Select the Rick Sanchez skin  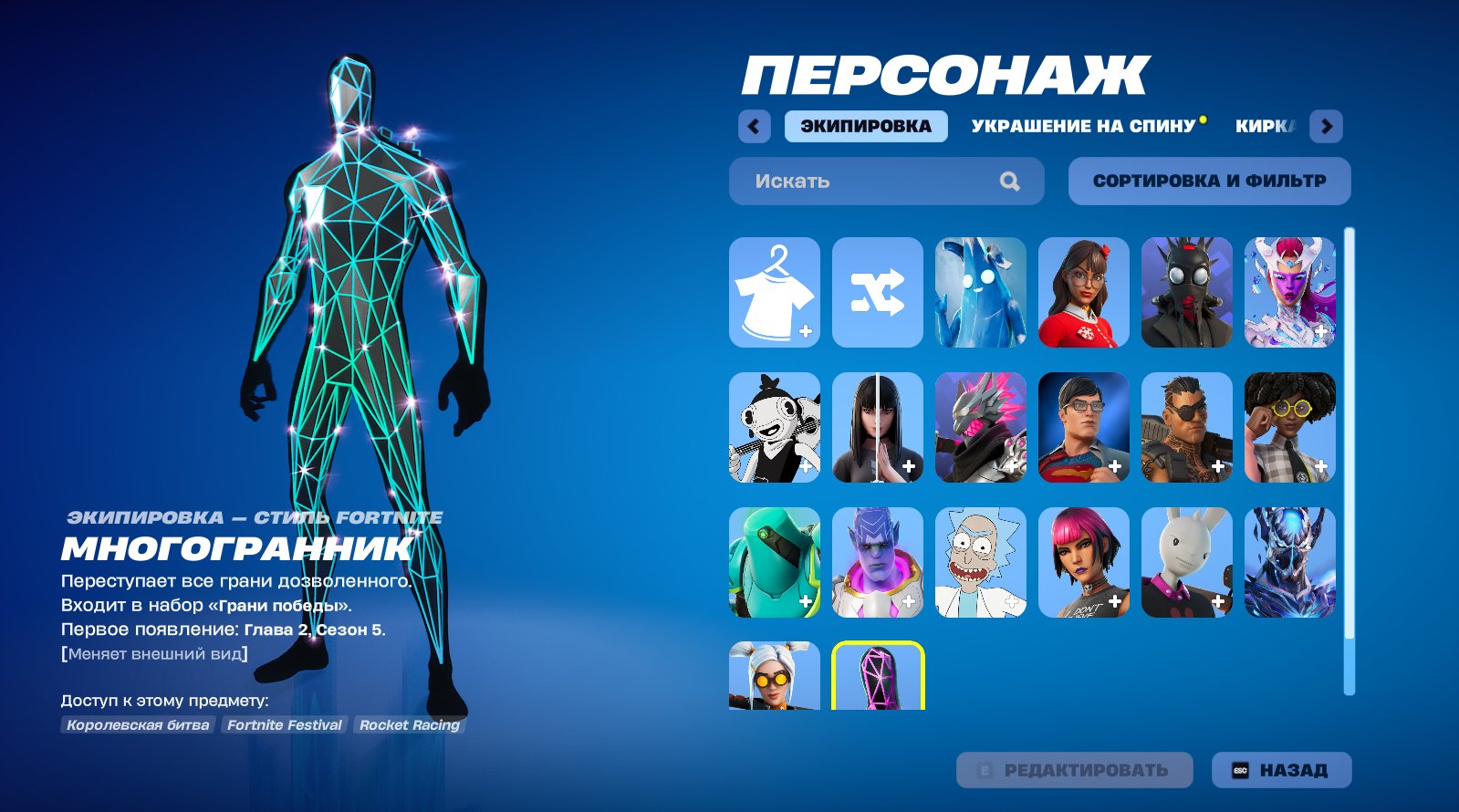click(x=979, y=561)
